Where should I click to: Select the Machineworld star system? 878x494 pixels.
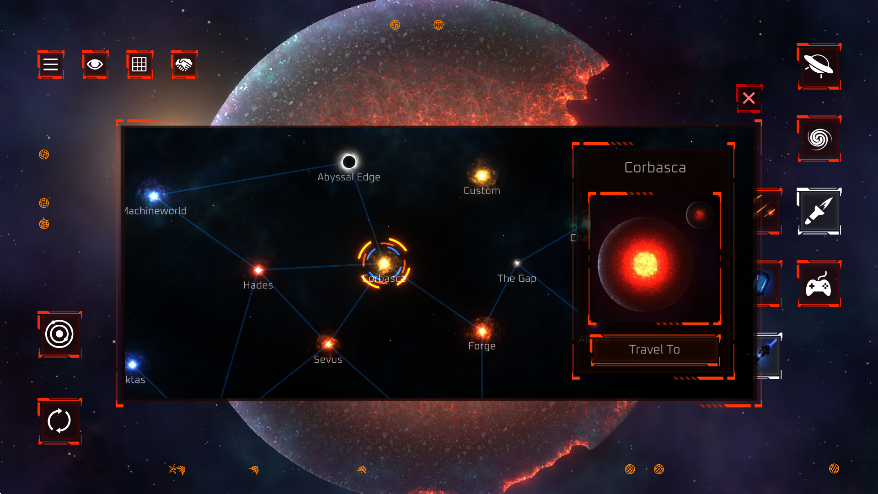click(x=153, y=196)
